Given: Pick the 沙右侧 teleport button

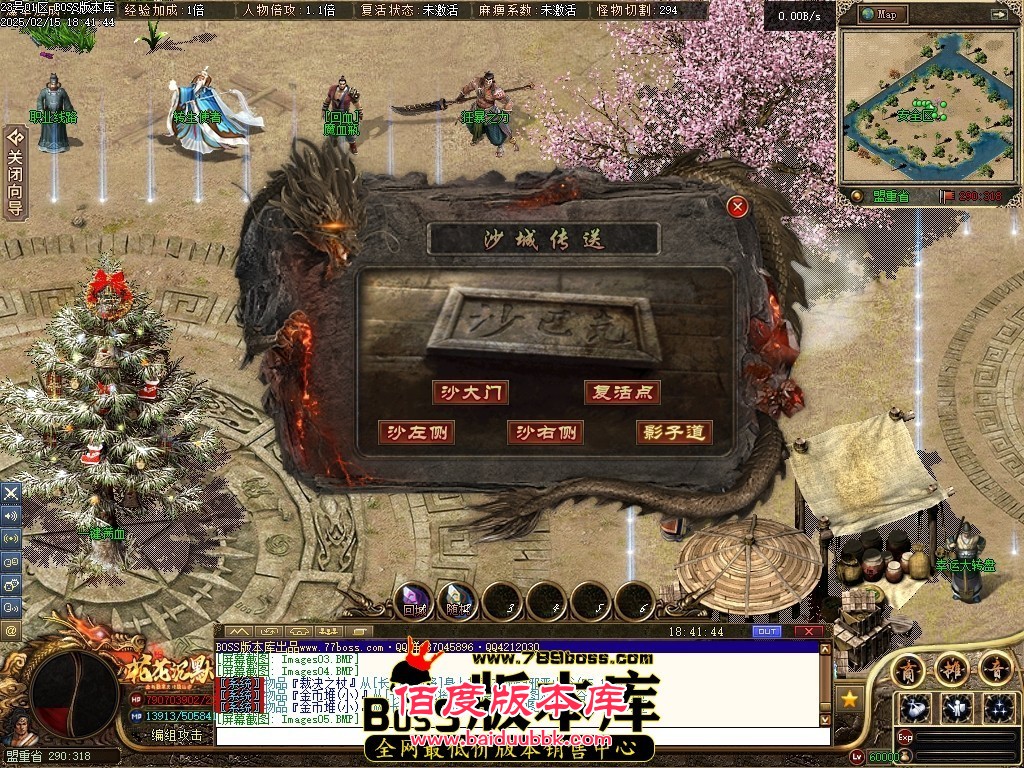Looking at the screenshot, I should (x=545, y=432).
